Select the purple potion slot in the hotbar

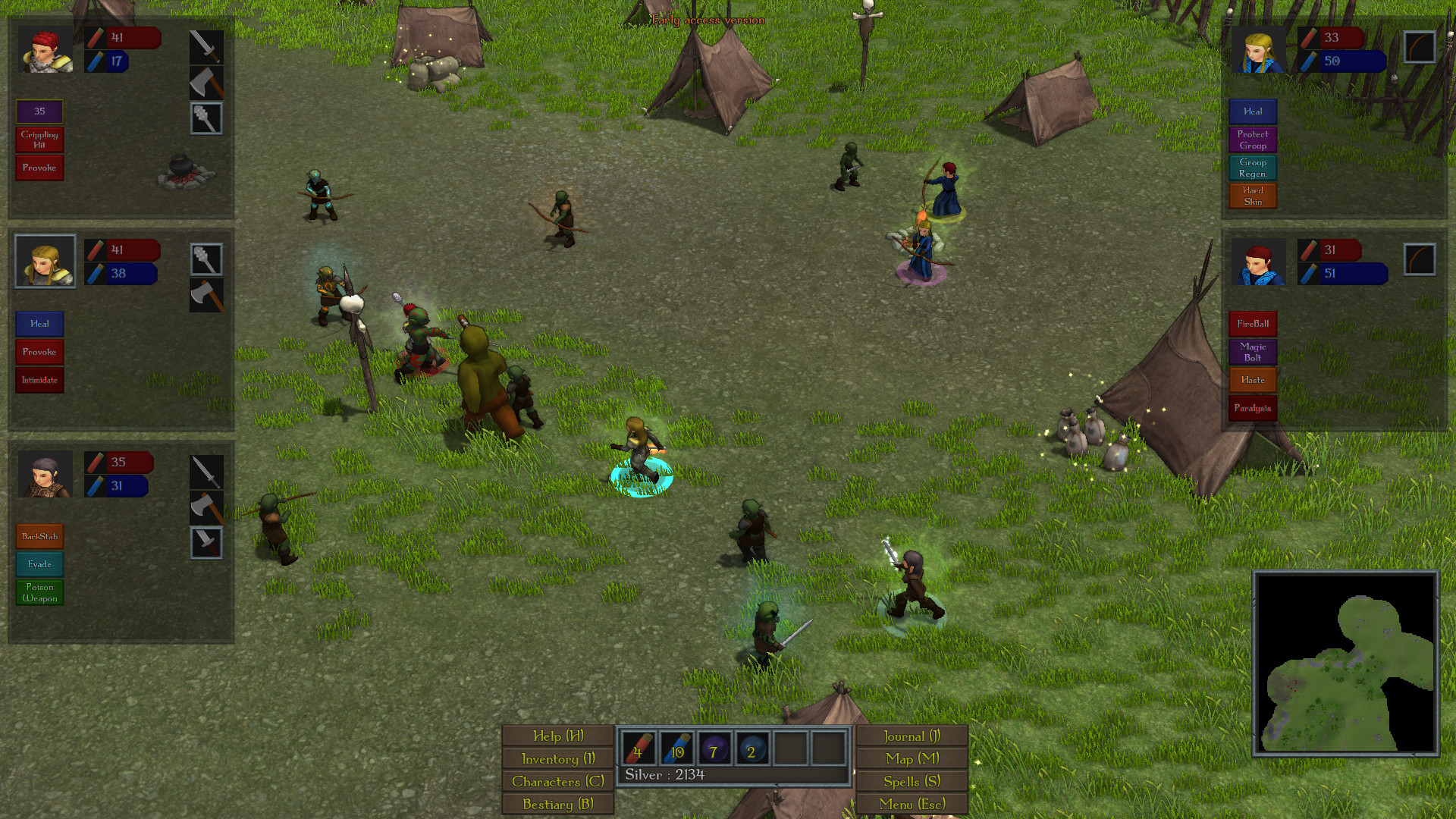[714, 750]
